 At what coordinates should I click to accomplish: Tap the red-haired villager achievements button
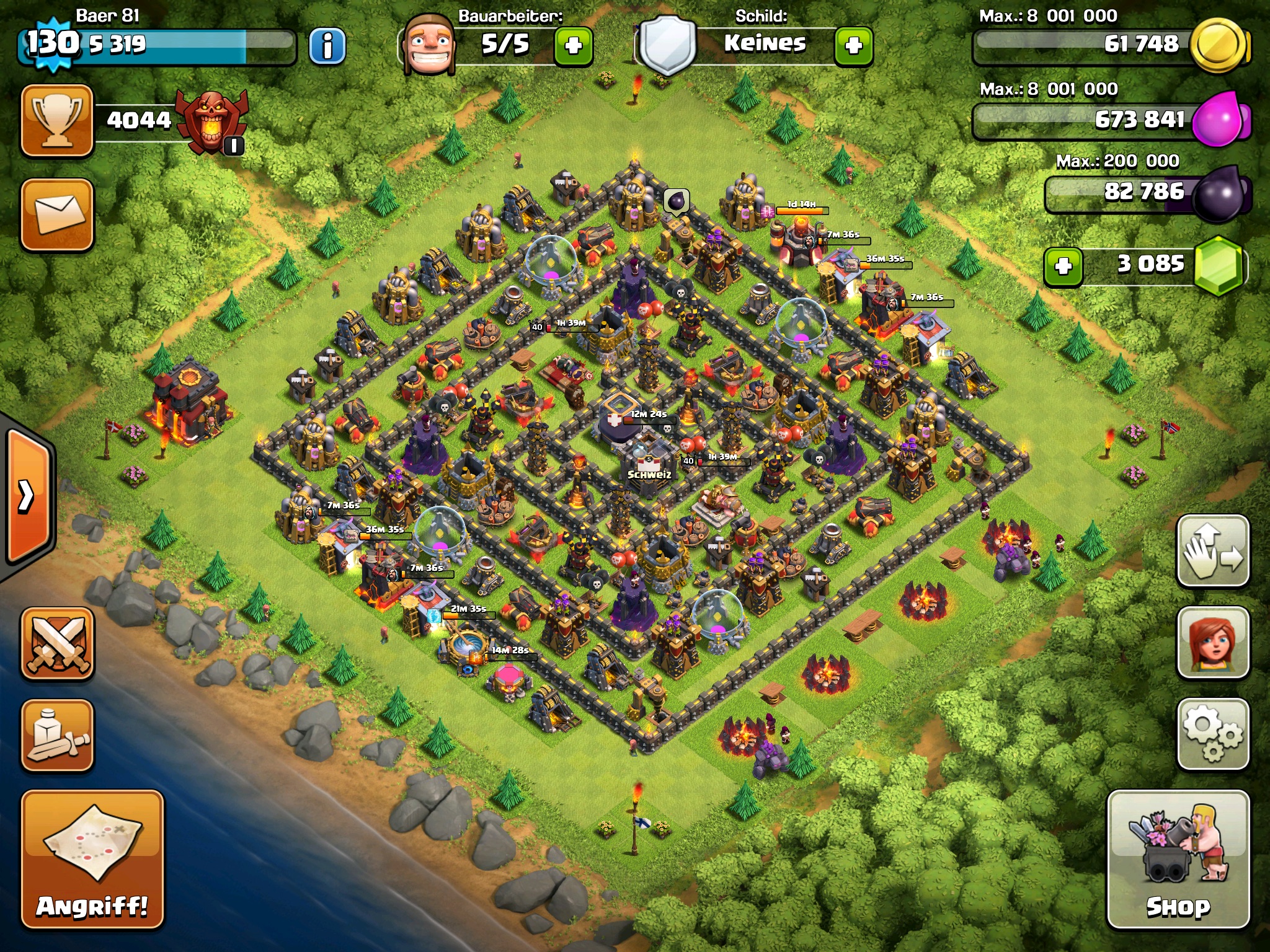pos(1212,642)
